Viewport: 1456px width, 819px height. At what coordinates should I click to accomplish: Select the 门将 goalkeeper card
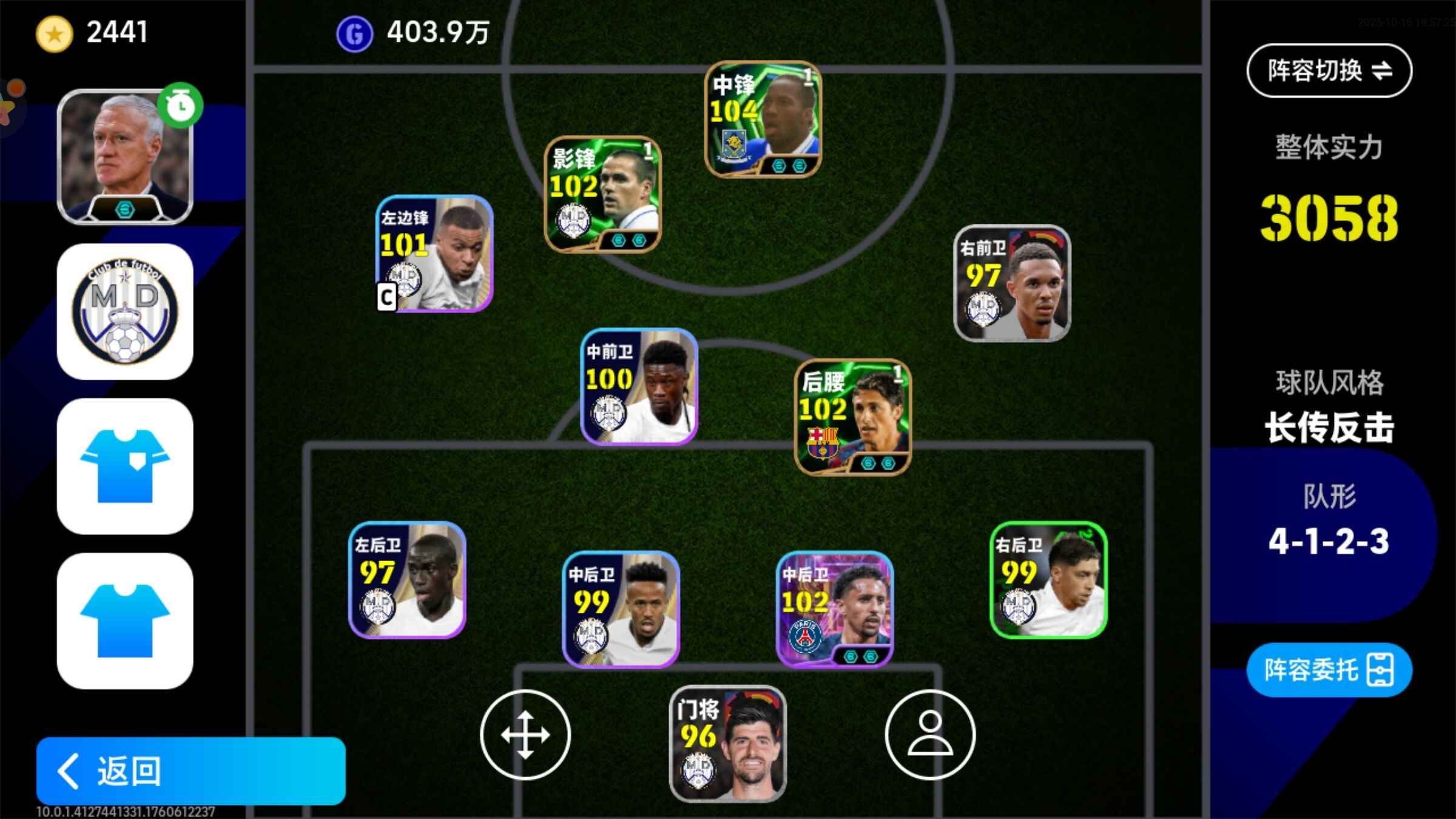[727, 744]
